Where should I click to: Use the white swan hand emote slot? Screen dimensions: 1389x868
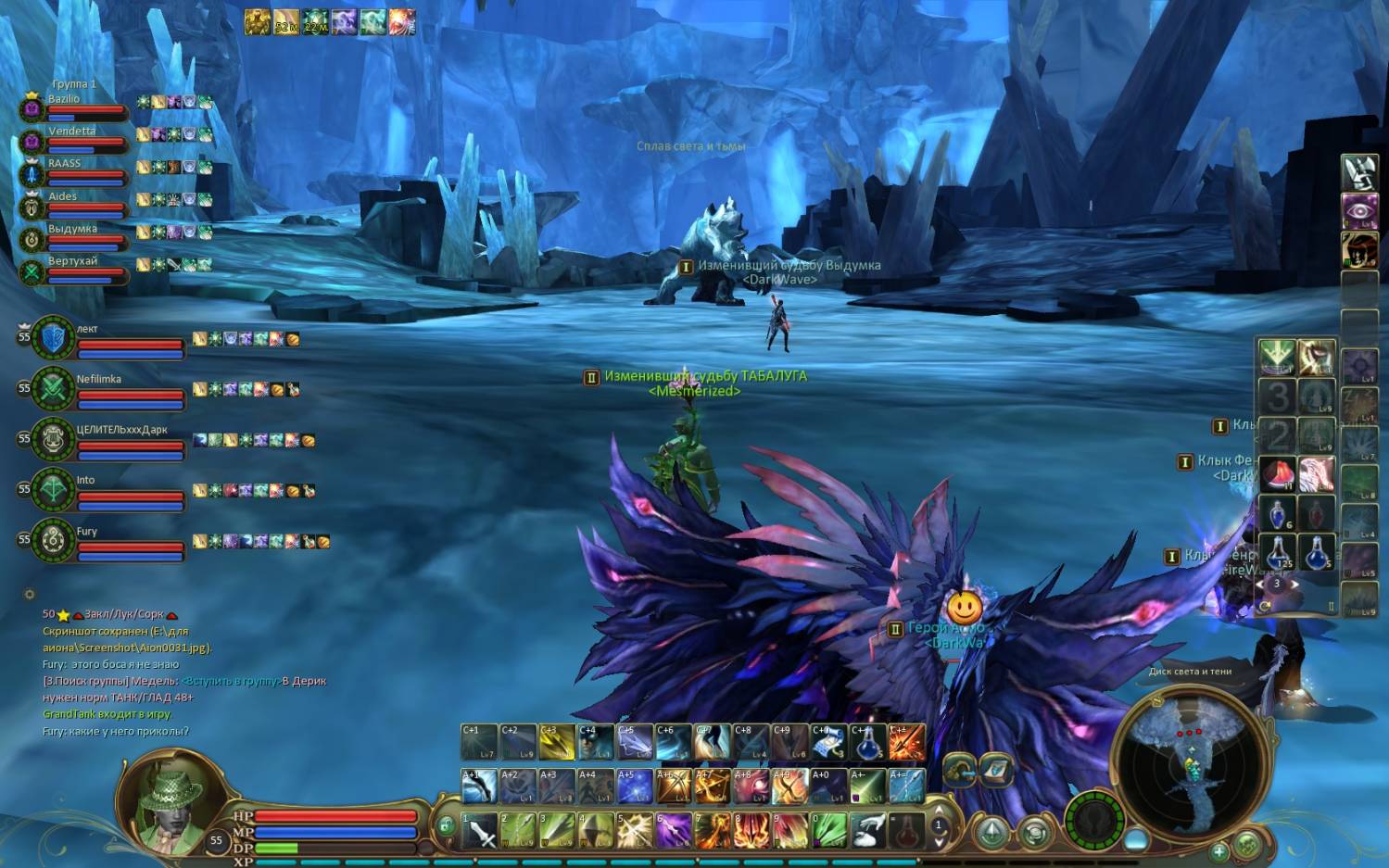click(x=868, y=831)
